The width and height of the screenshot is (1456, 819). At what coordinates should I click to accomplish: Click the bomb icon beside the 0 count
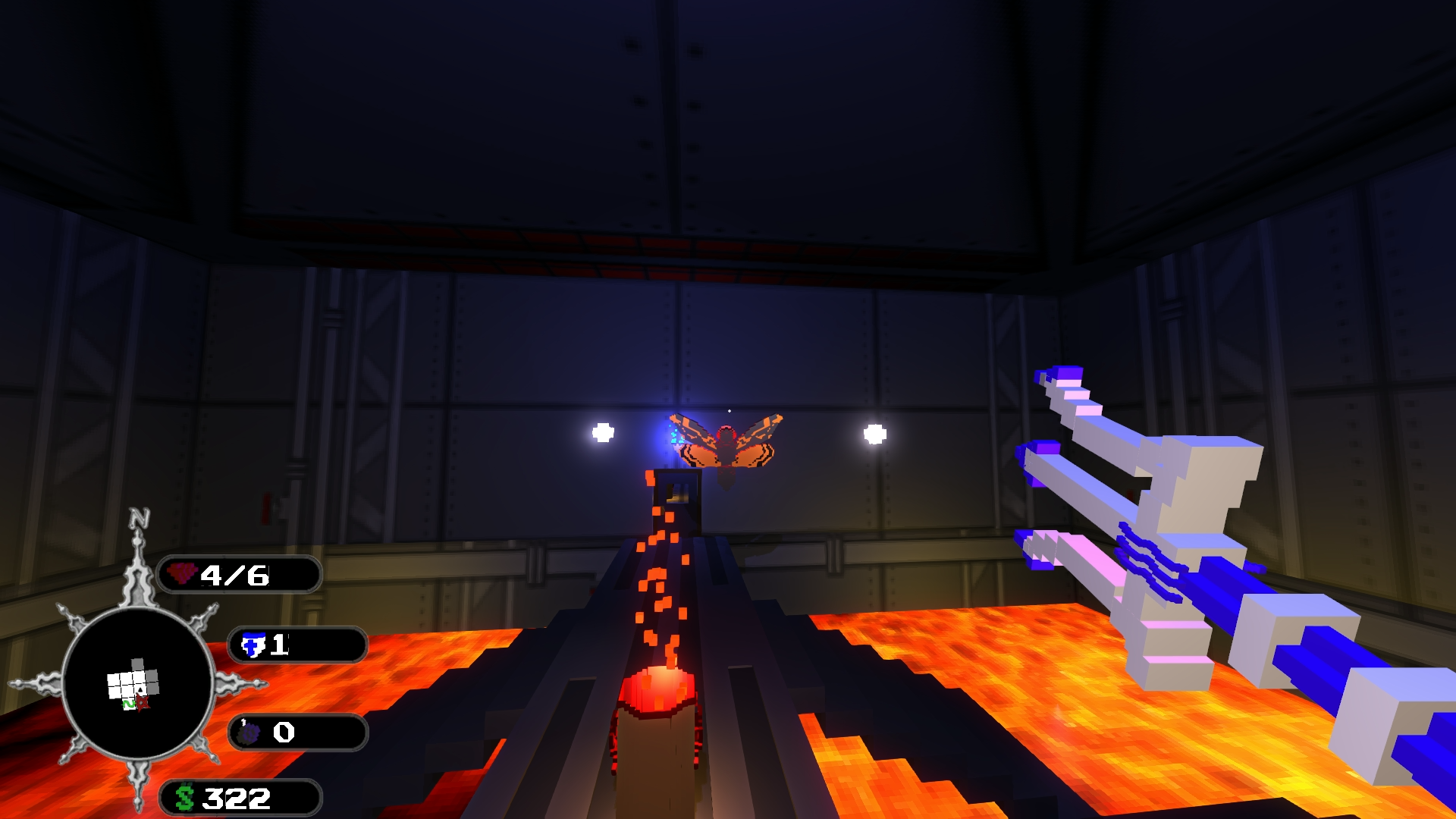point(250,733)
